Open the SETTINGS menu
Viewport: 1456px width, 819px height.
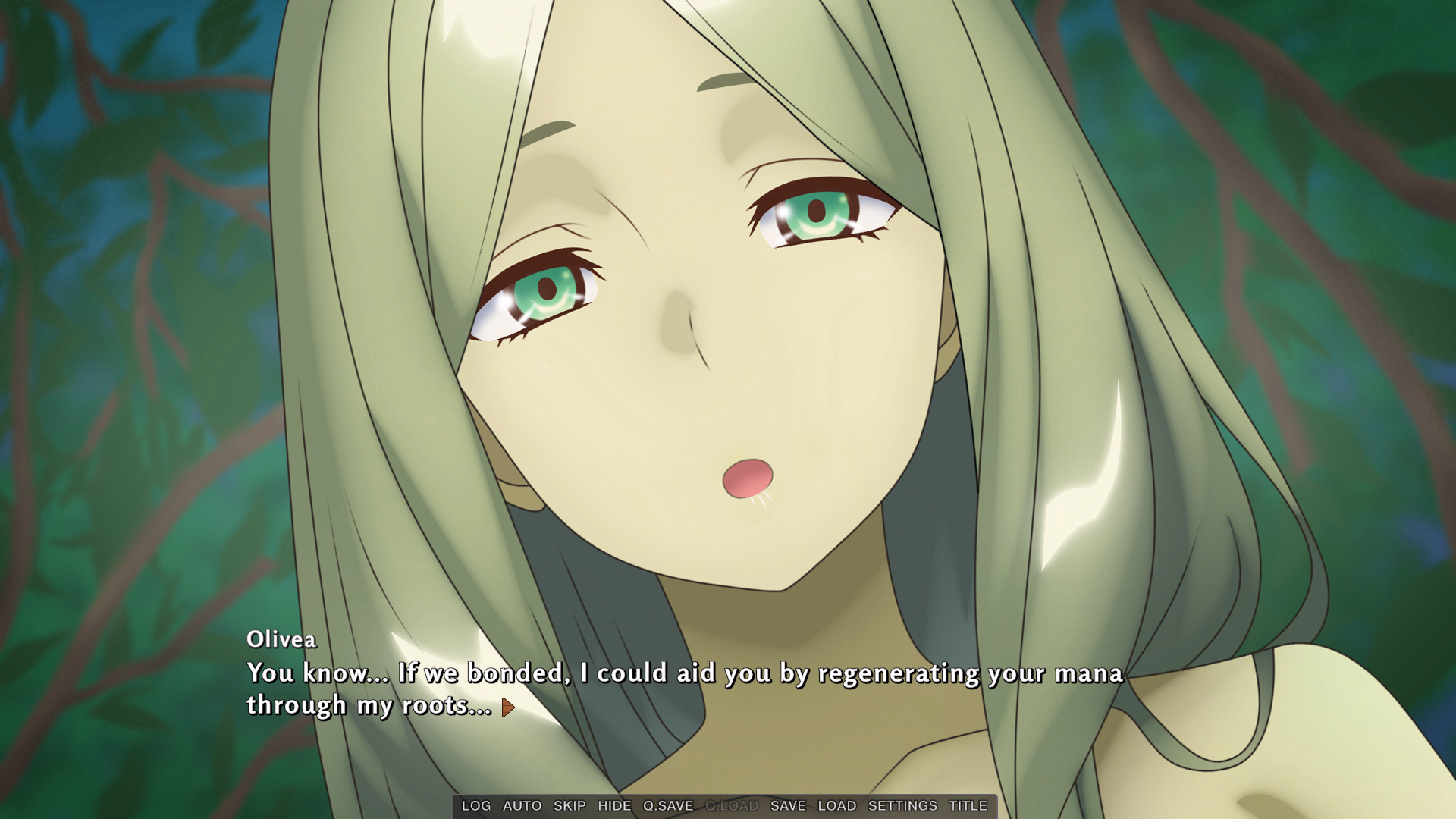tap(902, 806)
